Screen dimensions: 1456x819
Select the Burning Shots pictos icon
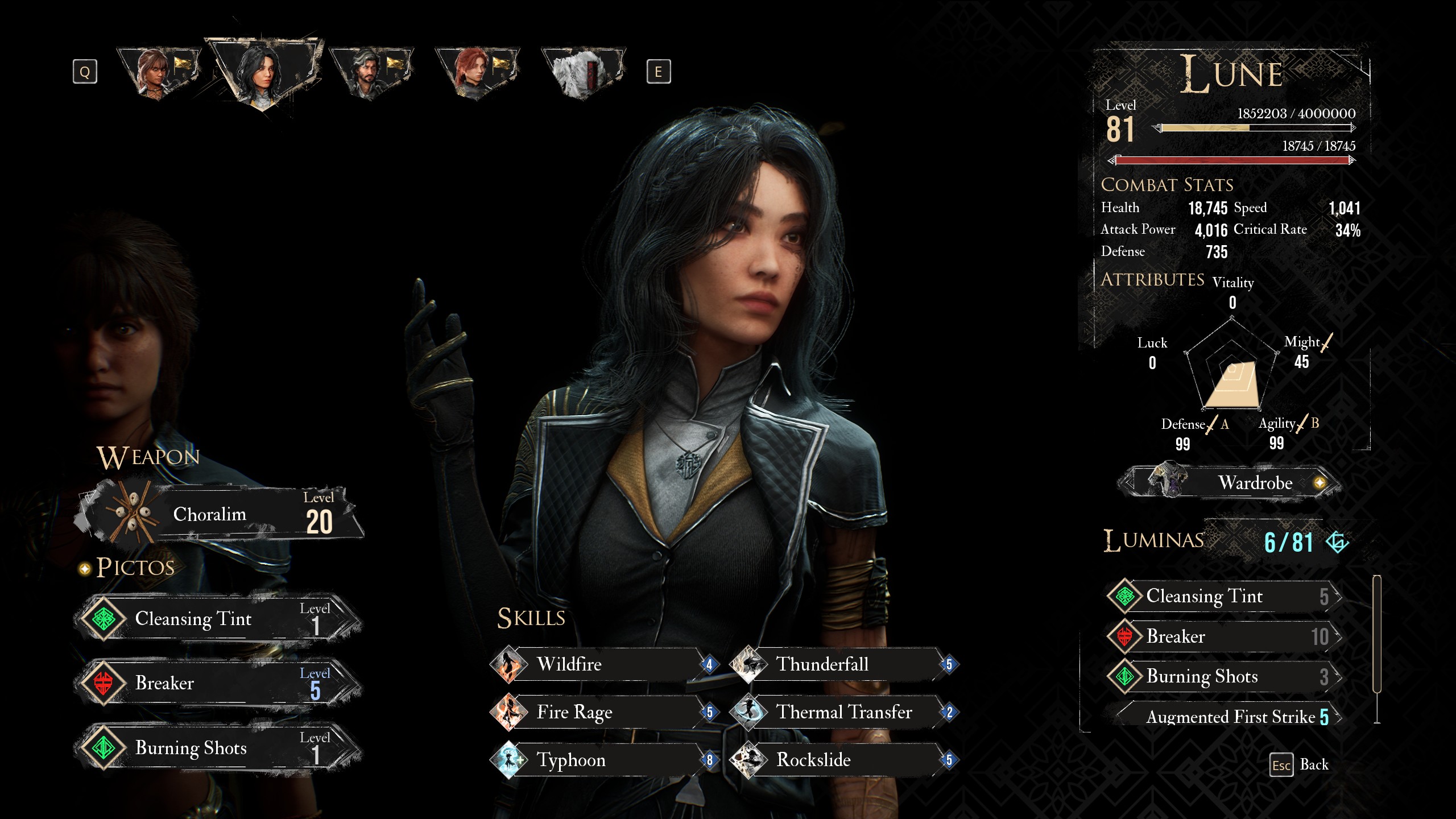click(105, 748)
